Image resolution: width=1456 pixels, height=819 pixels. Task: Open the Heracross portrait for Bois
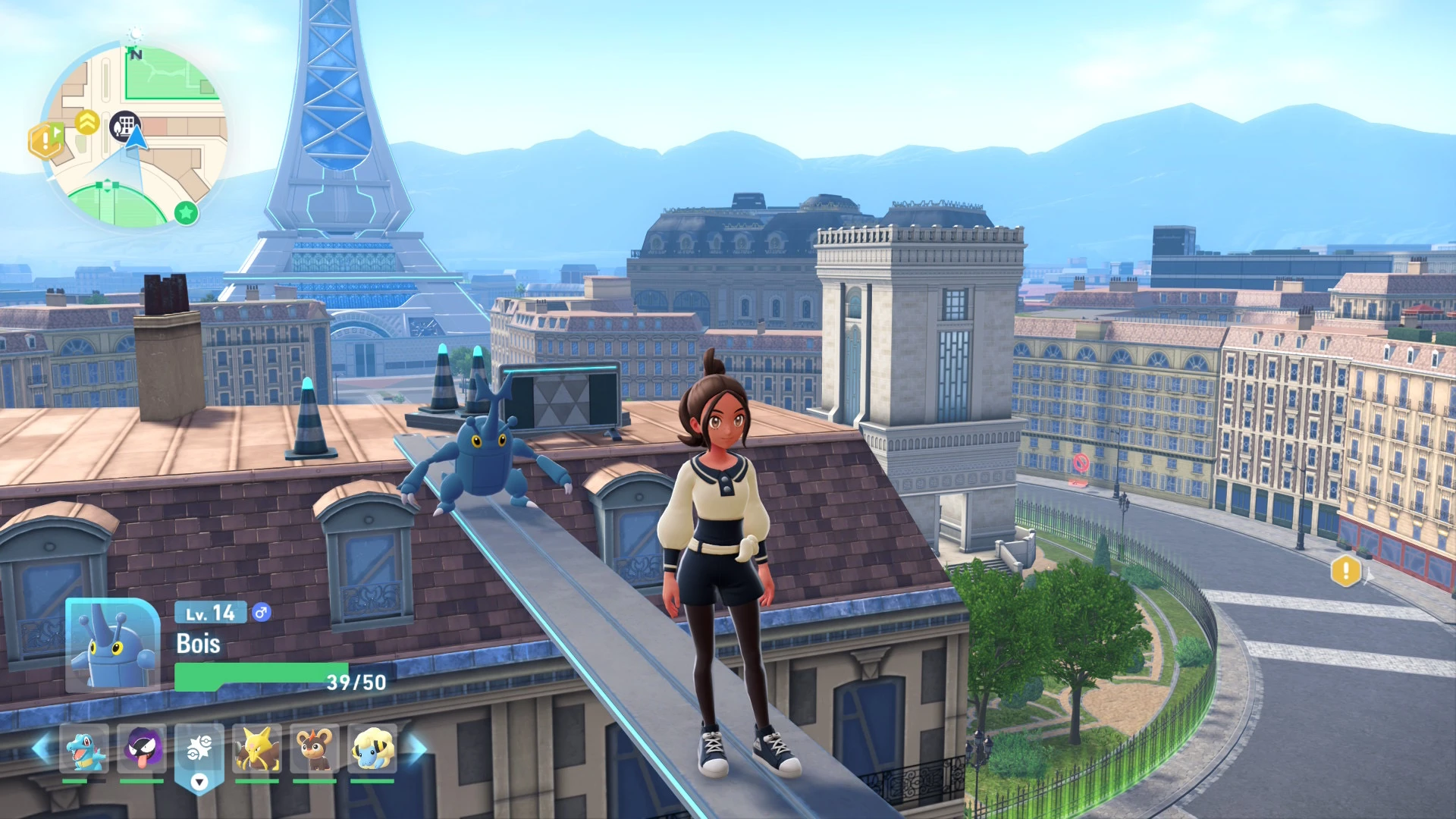[x=112, y=645]
